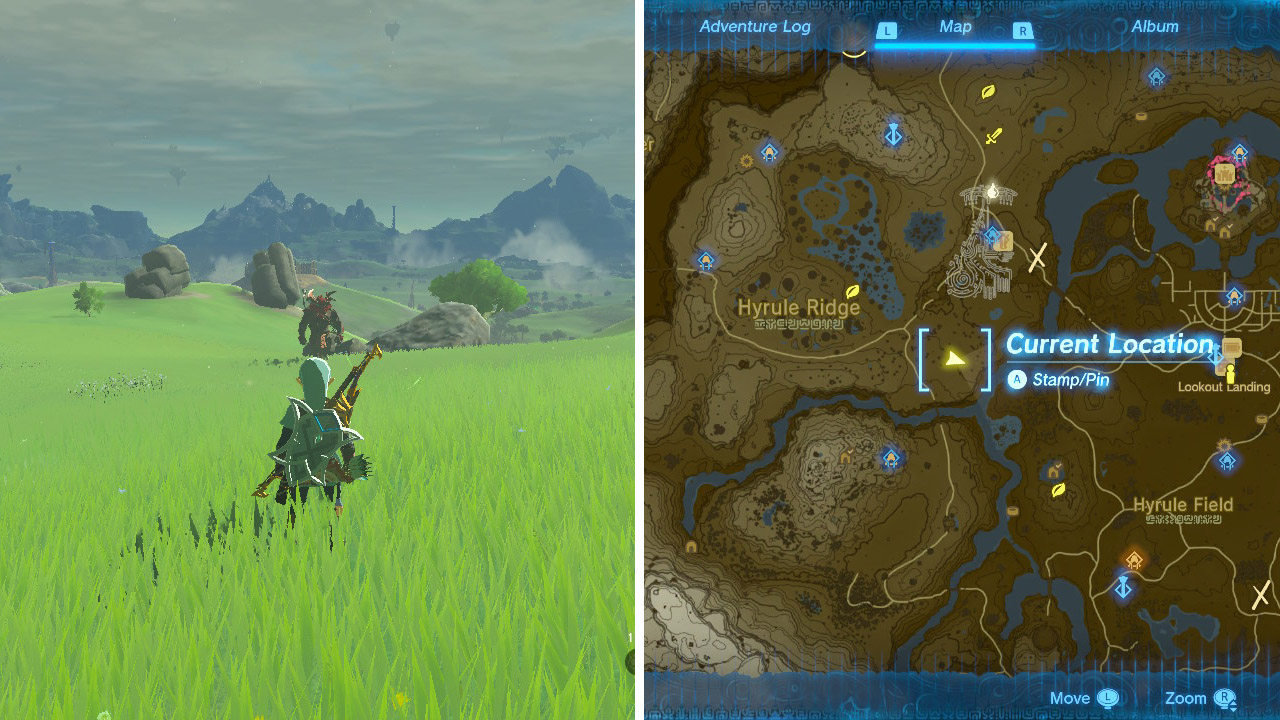1280x720 pixels.
Task: Click the blue chasm anchor icon north of Hyrule Ridge
Action: [x=892, y=135]
